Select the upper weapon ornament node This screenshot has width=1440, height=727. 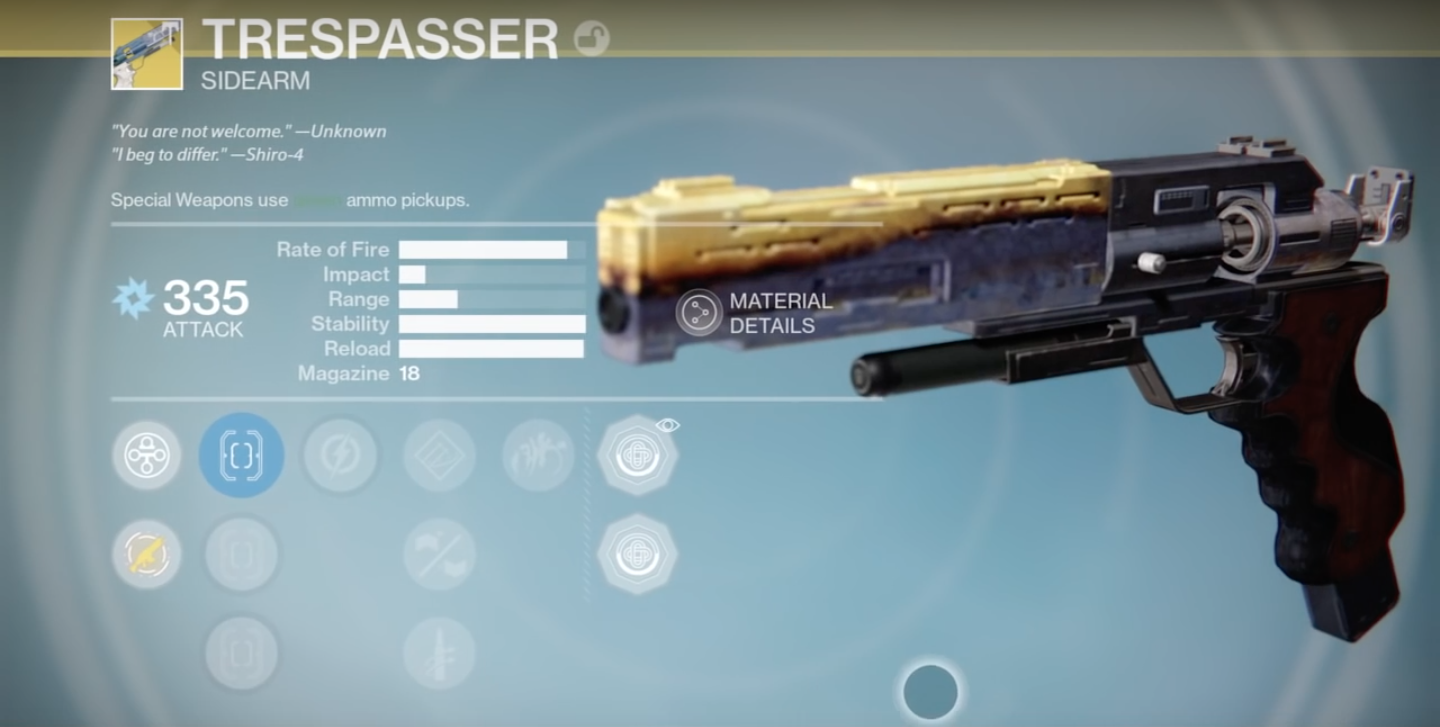638,454
